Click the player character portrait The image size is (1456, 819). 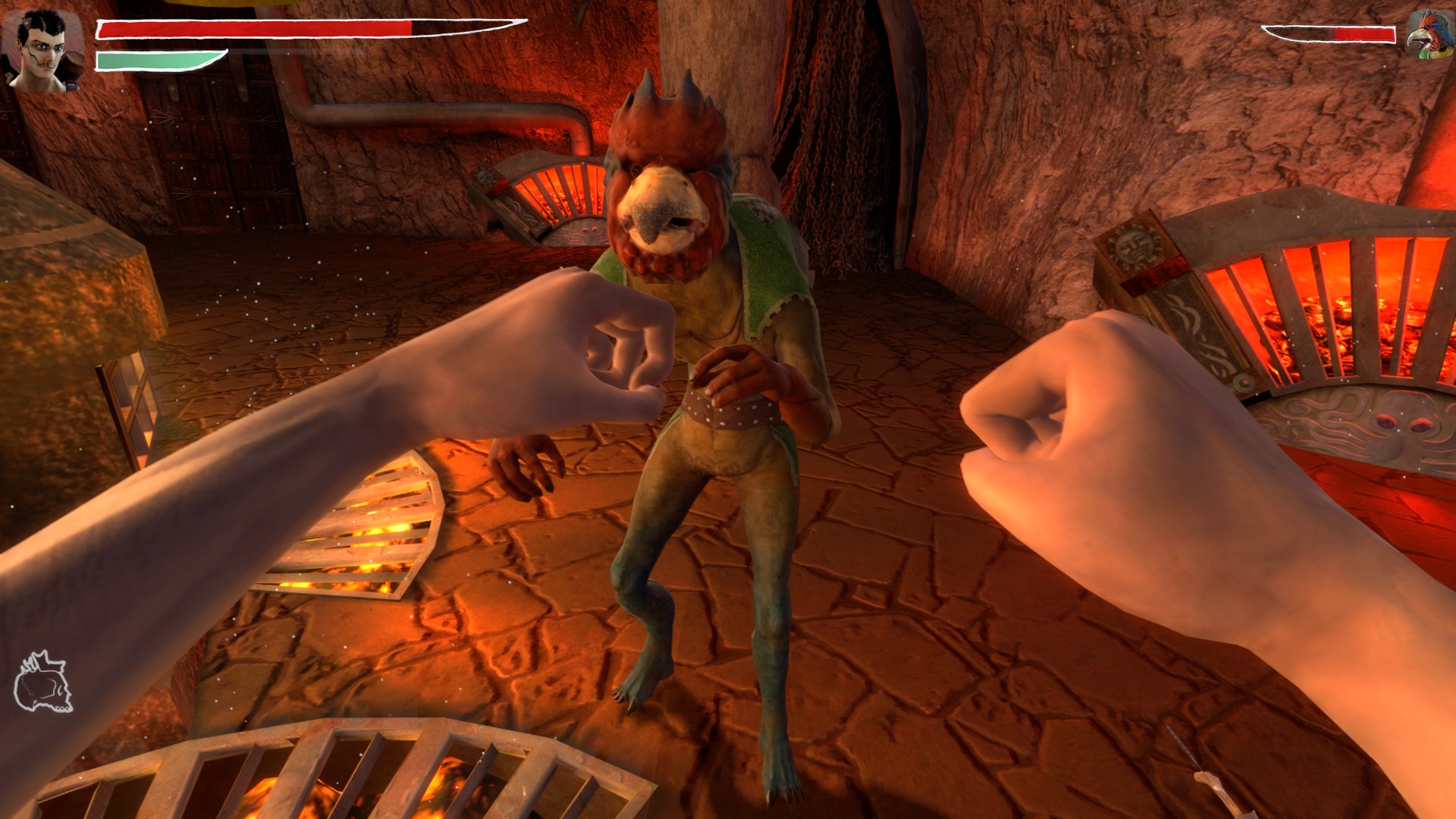(44, 50)
